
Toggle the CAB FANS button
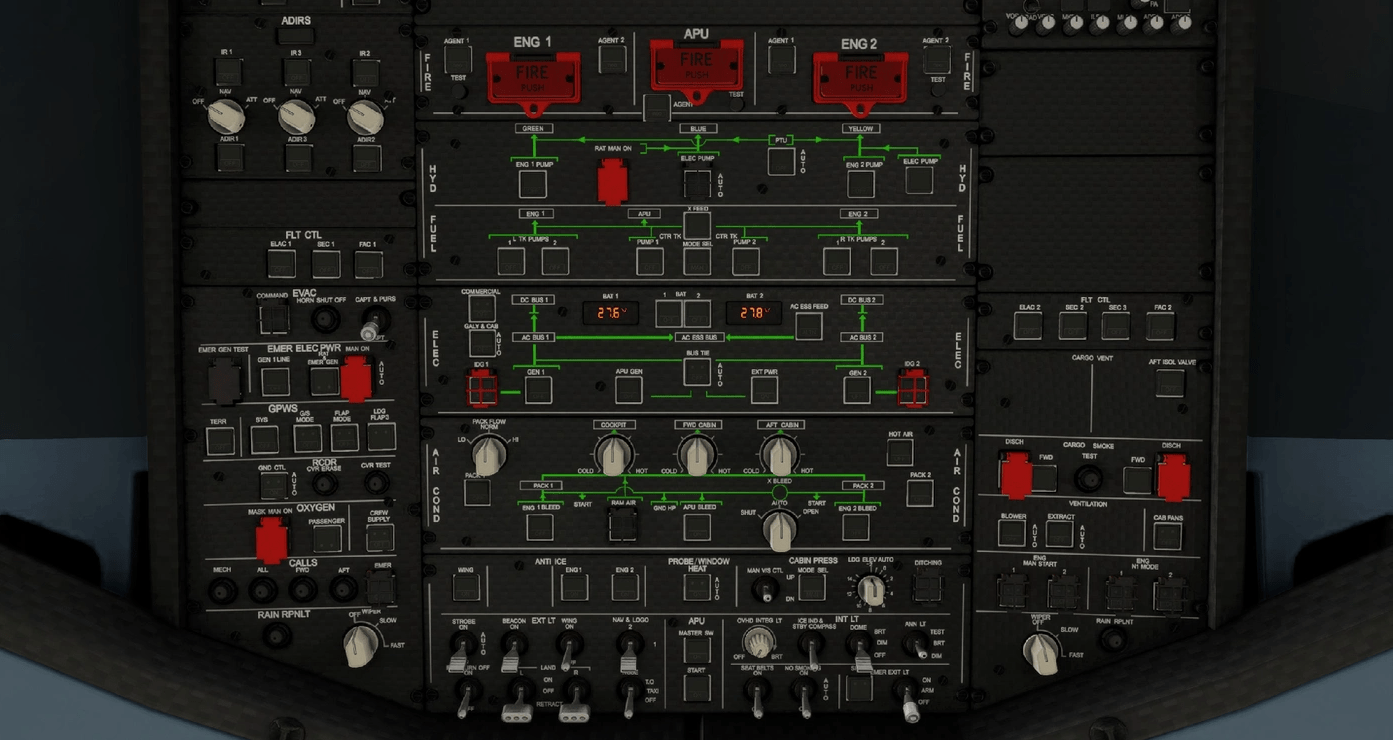1167,536
